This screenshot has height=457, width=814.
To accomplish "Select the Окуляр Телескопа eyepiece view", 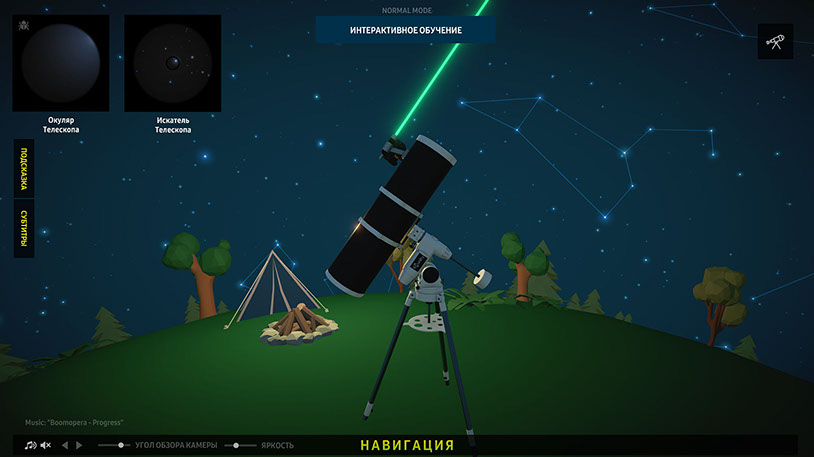I will click(61, 62).
